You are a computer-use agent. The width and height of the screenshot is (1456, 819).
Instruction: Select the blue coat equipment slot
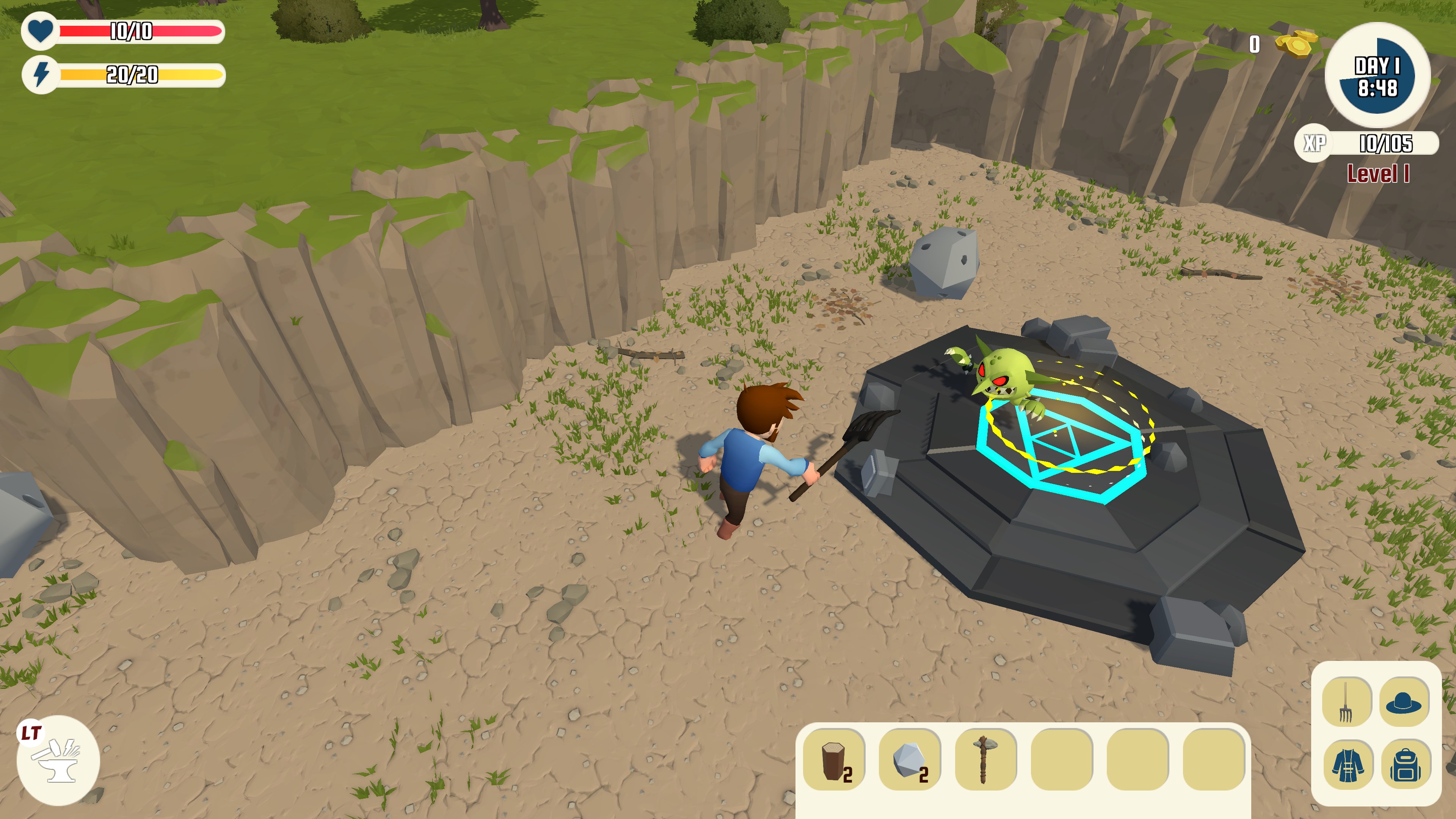click(1348, 764)
